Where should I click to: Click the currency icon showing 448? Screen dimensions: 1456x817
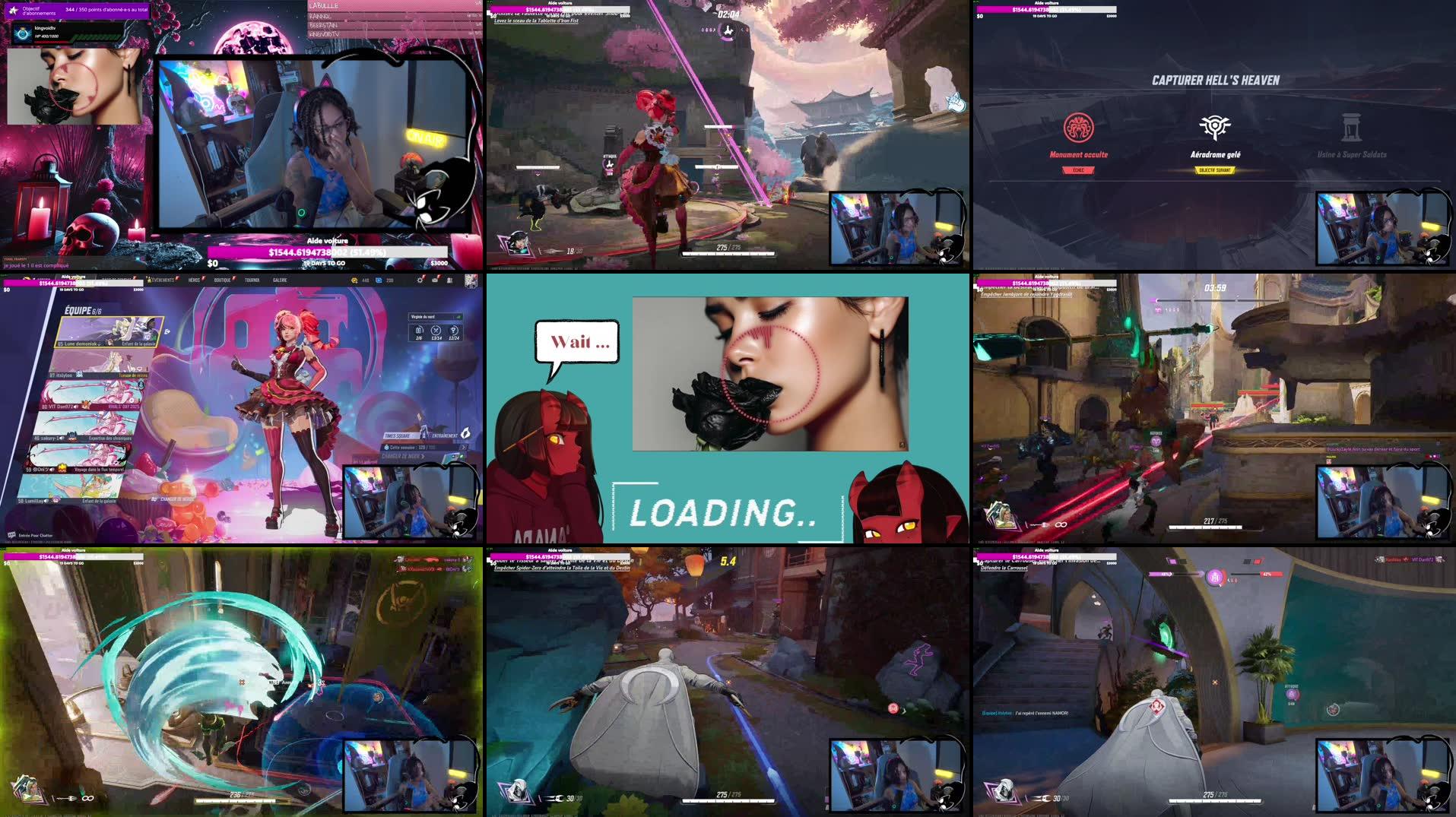(353, 280)
